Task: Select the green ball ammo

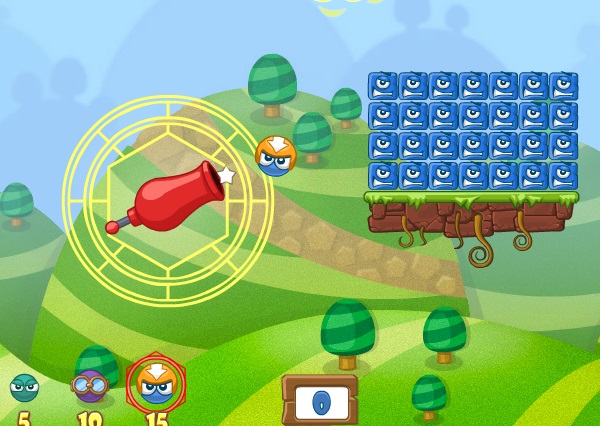Action: [x=24, y=388]
